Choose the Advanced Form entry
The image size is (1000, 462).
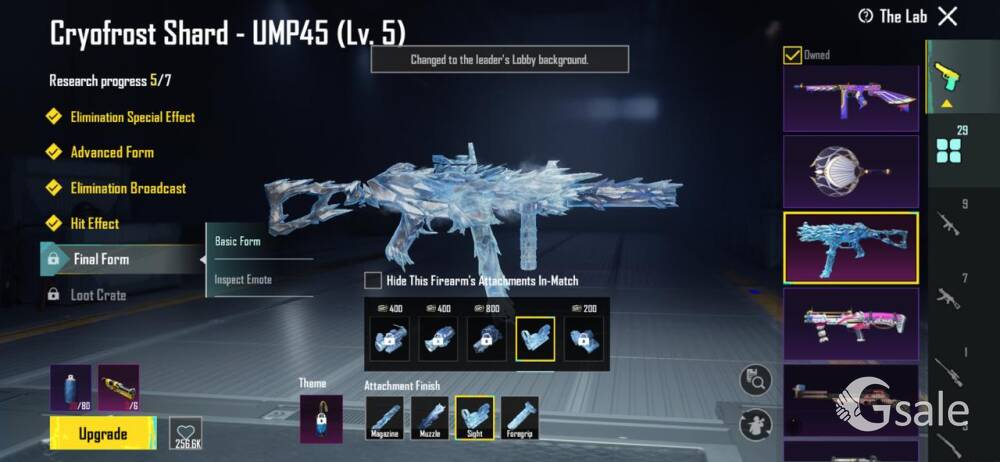111,152
